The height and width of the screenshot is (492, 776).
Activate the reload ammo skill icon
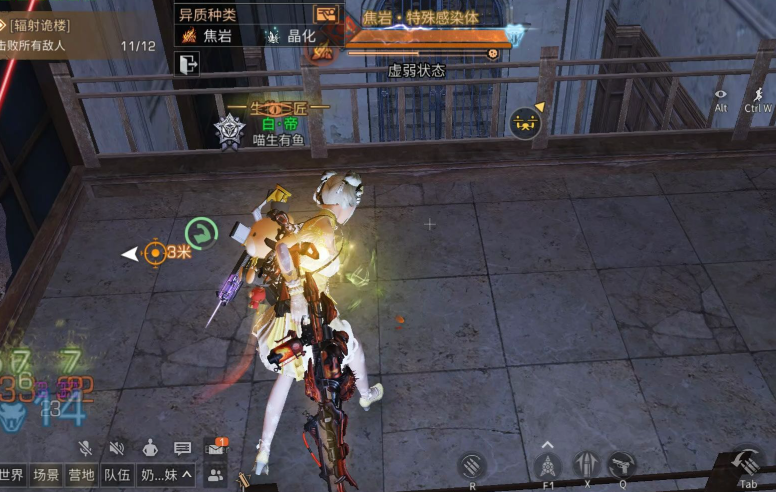(x=472, y=465)
